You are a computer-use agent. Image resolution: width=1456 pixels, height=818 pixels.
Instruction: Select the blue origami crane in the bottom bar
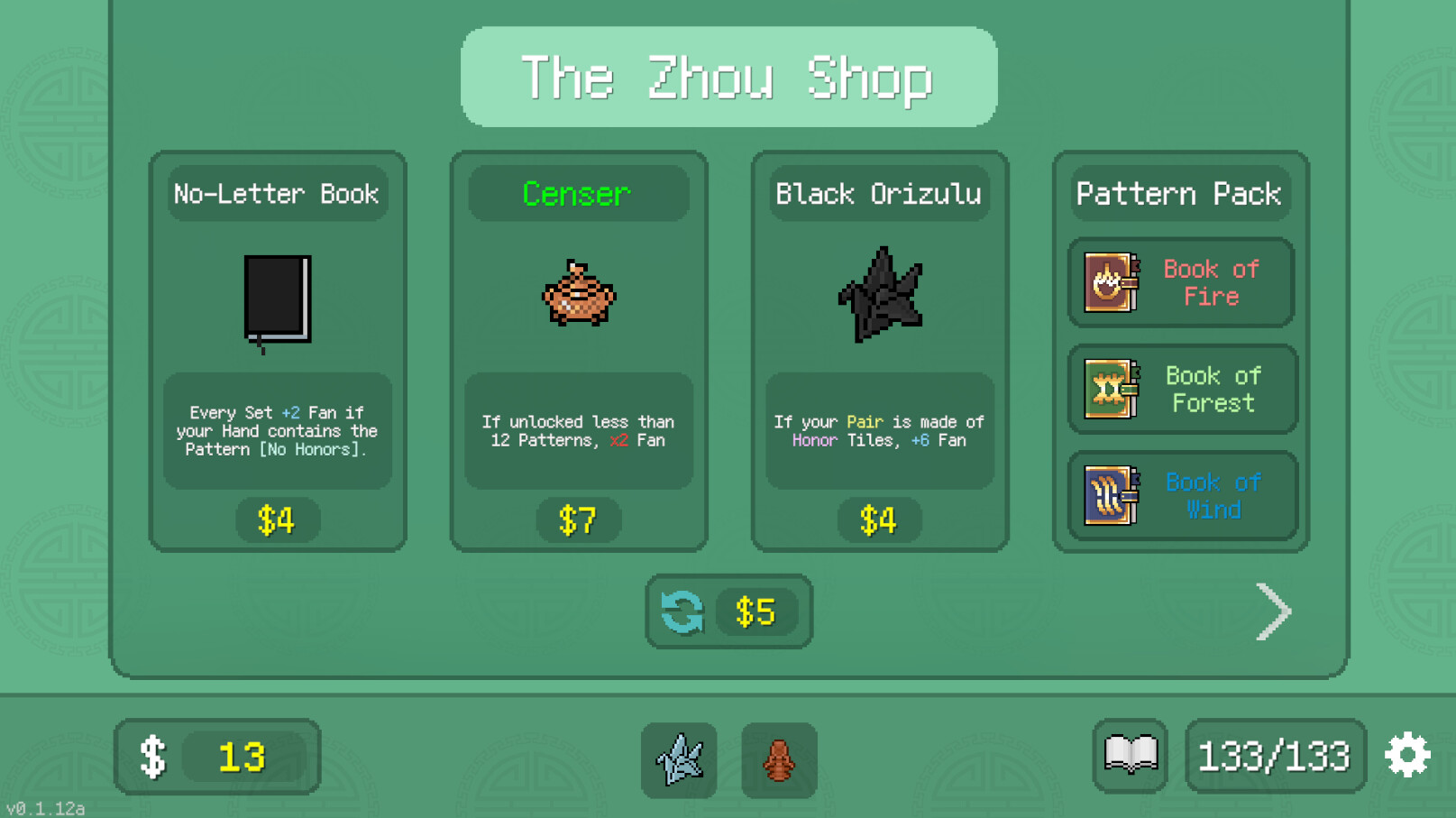(x=679, y=759)
